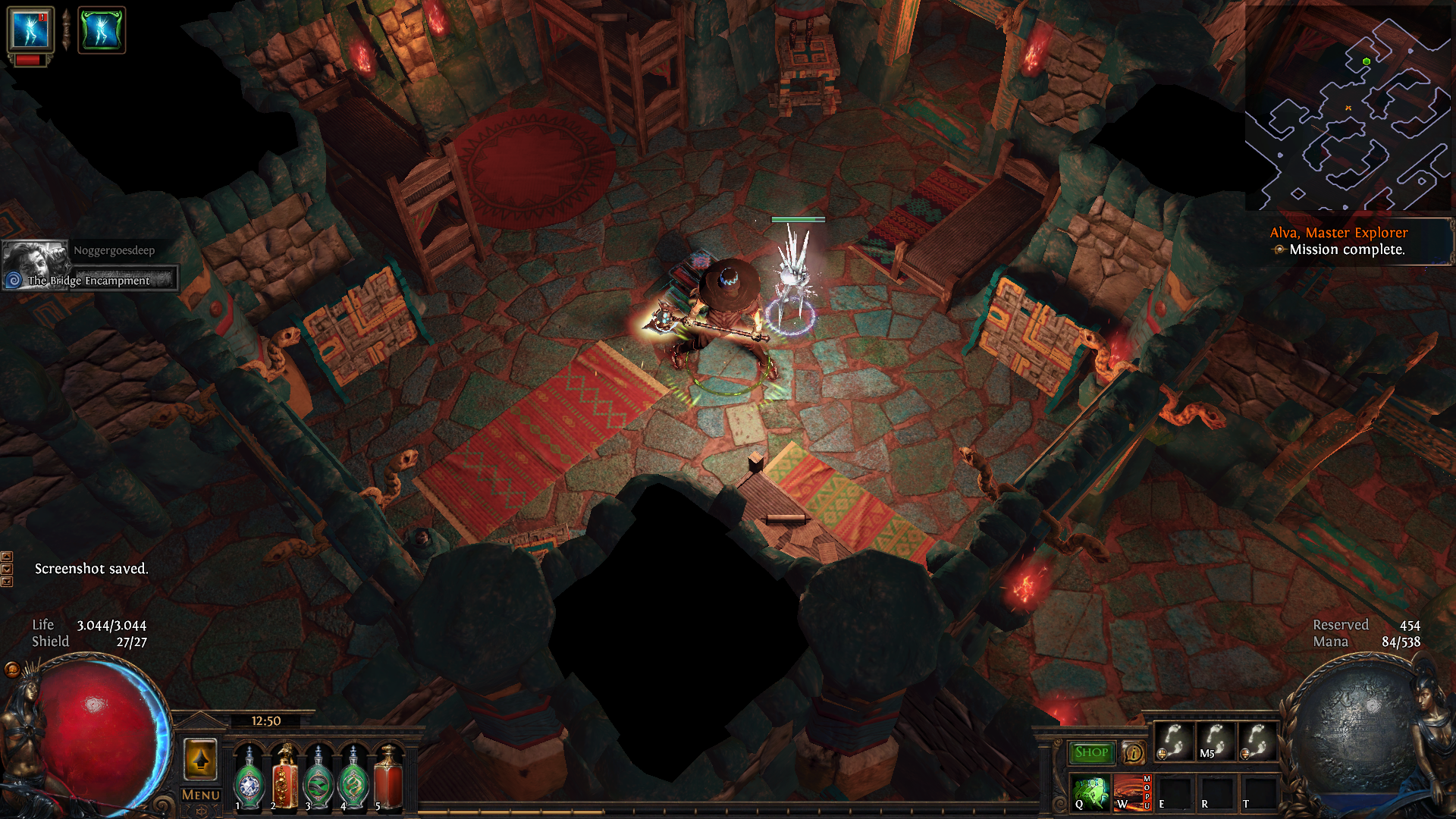Viewport: 1456px width, 819px height.
Task: Click the orange info speech-bubble icon
Action: coord(1134,752)
